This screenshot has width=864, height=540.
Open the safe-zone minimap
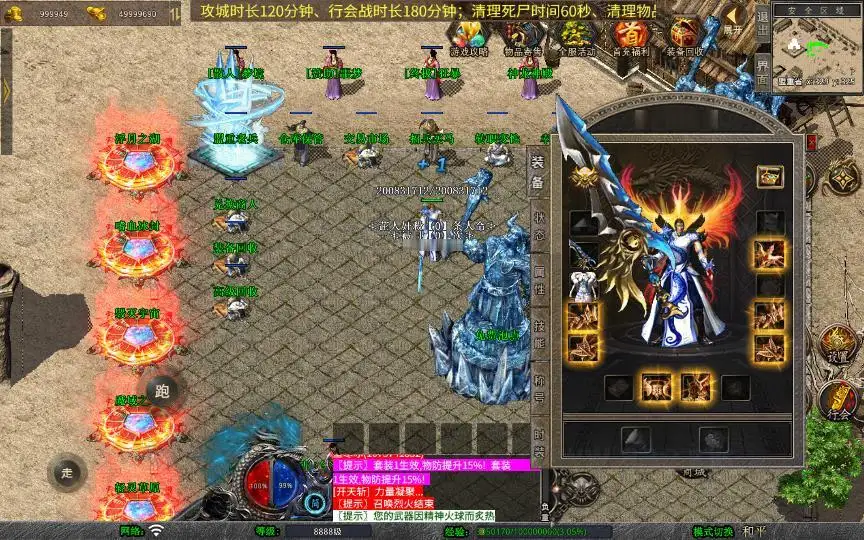coord(820,50)
